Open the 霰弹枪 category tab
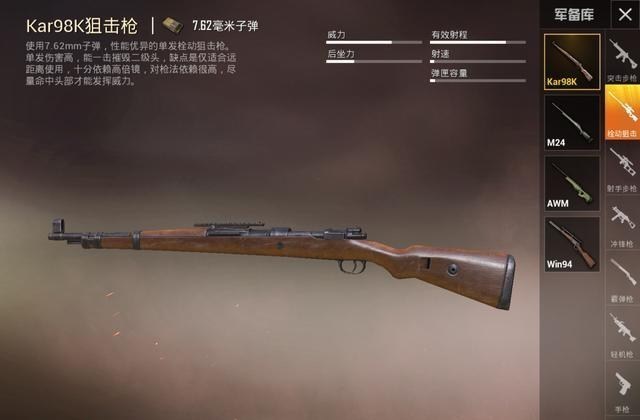The image size is (640, 420). click(x=622, y=279)
